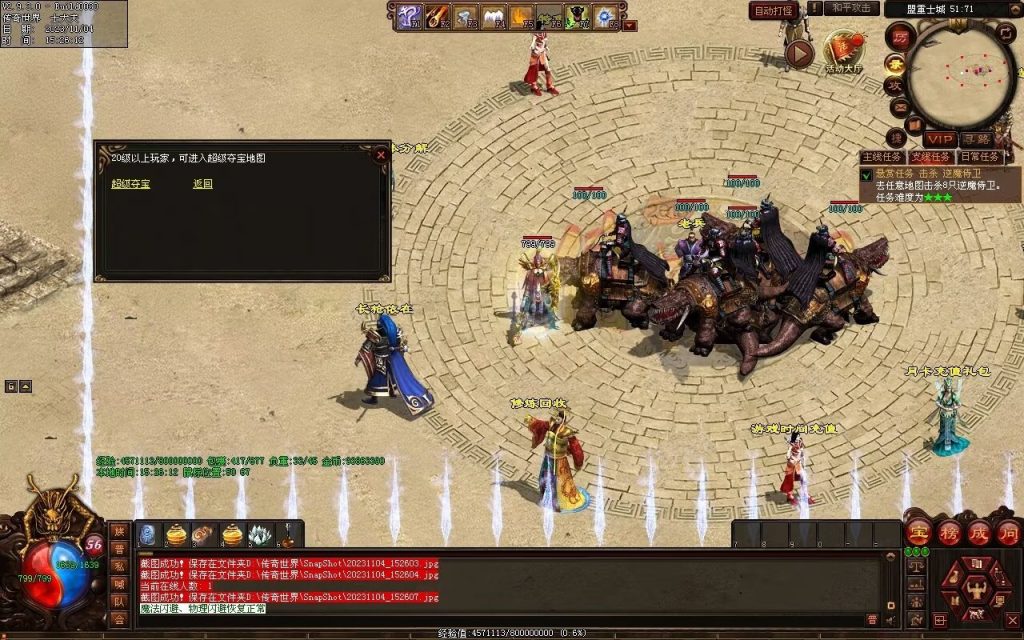Switch to the 主线任务 quest tab

(x=883, y=157)
